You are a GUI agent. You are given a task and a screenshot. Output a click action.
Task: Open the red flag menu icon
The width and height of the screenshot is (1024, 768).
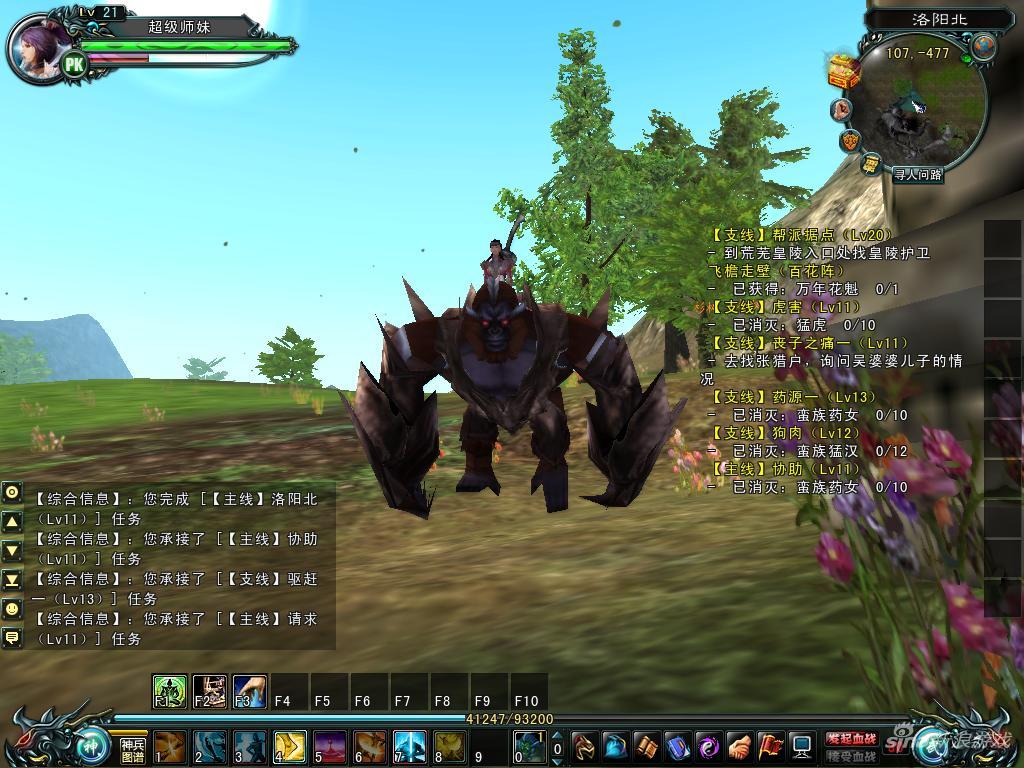(770, 746)
